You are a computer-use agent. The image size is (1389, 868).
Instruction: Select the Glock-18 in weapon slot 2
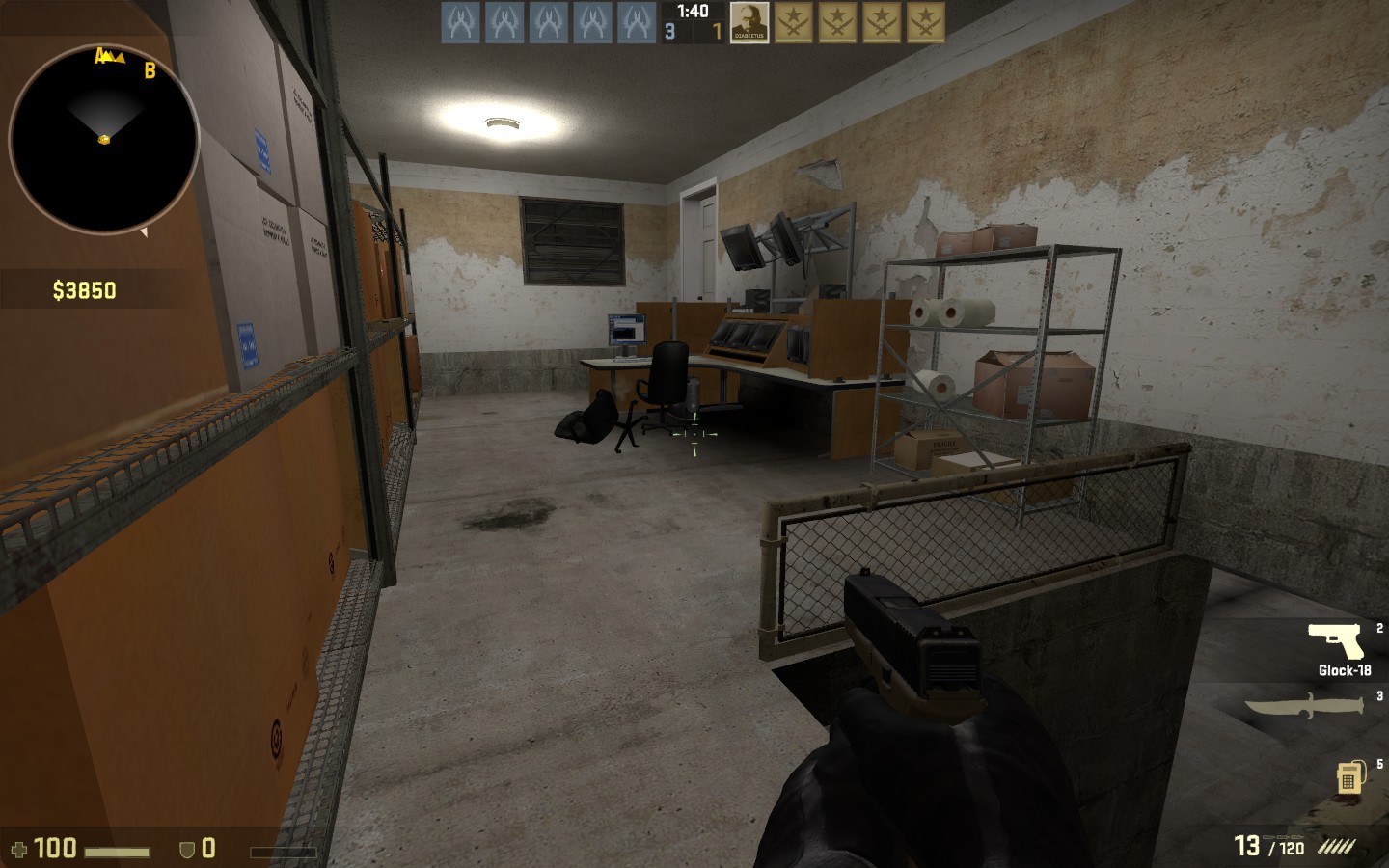(1336, 639)
